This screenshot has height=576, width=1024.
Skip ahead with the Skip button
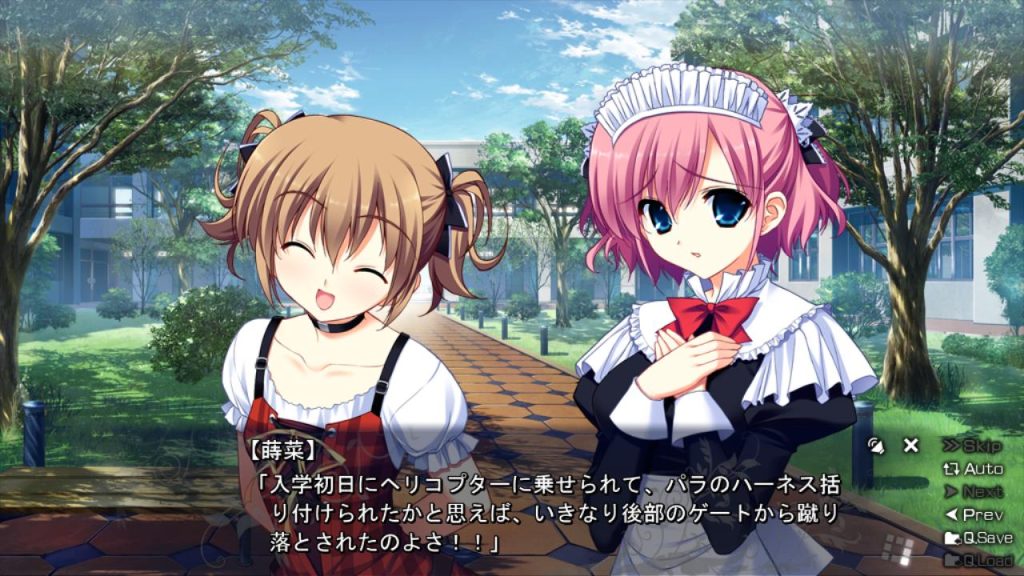pos(973,446)
